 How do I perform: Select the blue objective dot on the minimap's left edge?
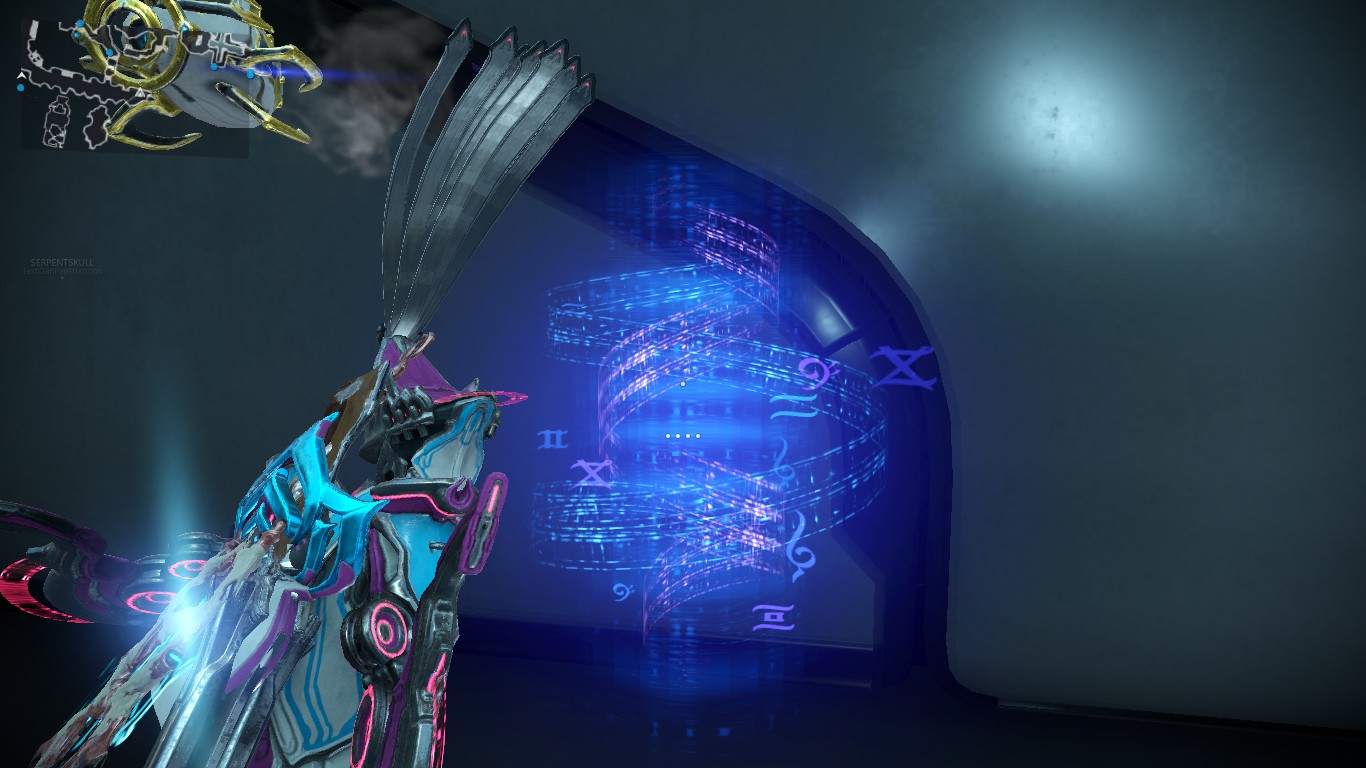tap(21, 88)
